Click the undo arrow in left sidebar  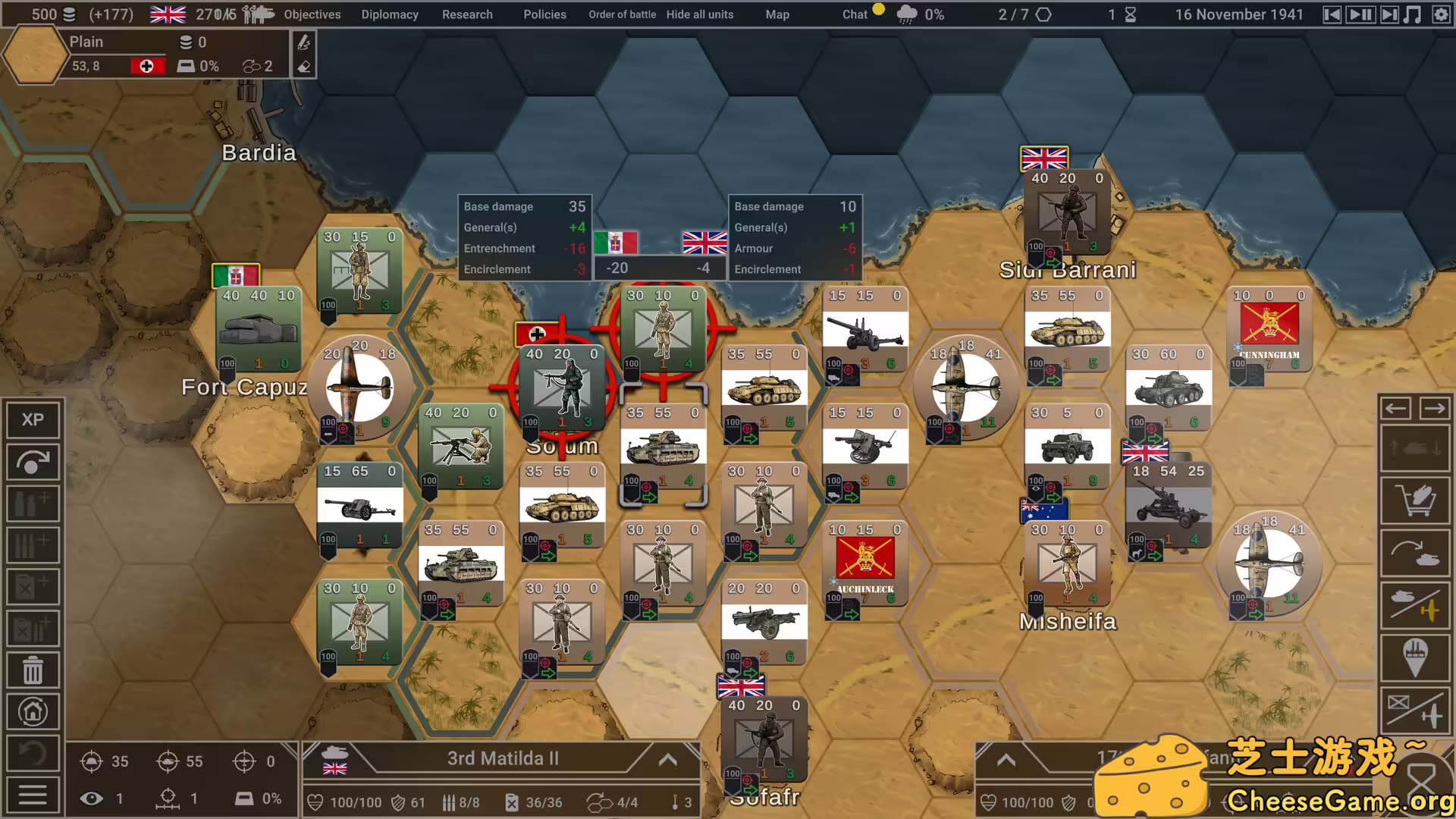coord(33,753)
